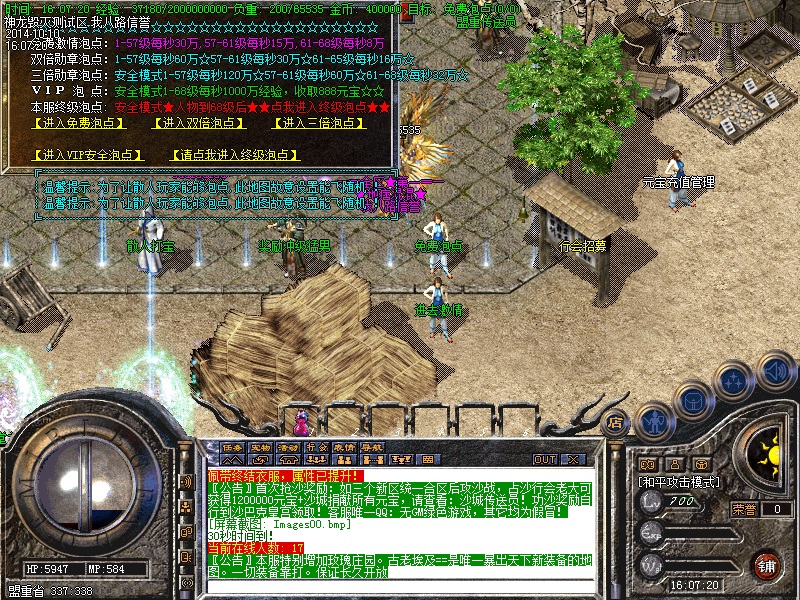Open the skills sparkle round button
This screenshot has height=600, width=800.
point(735,381)
